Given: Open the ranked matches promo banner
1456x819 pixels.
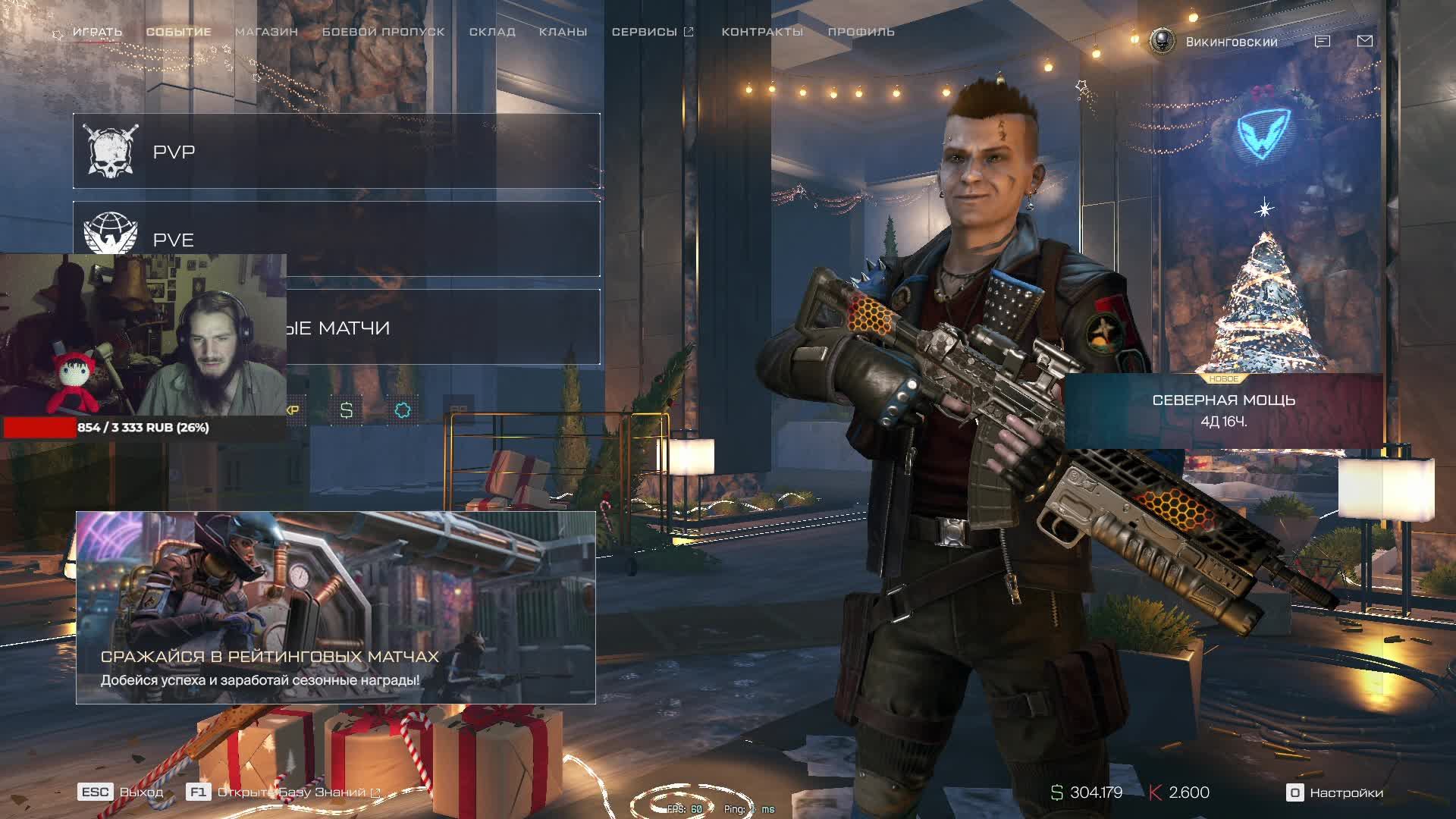Looking at the screenshot, I should tap(335, 607).
